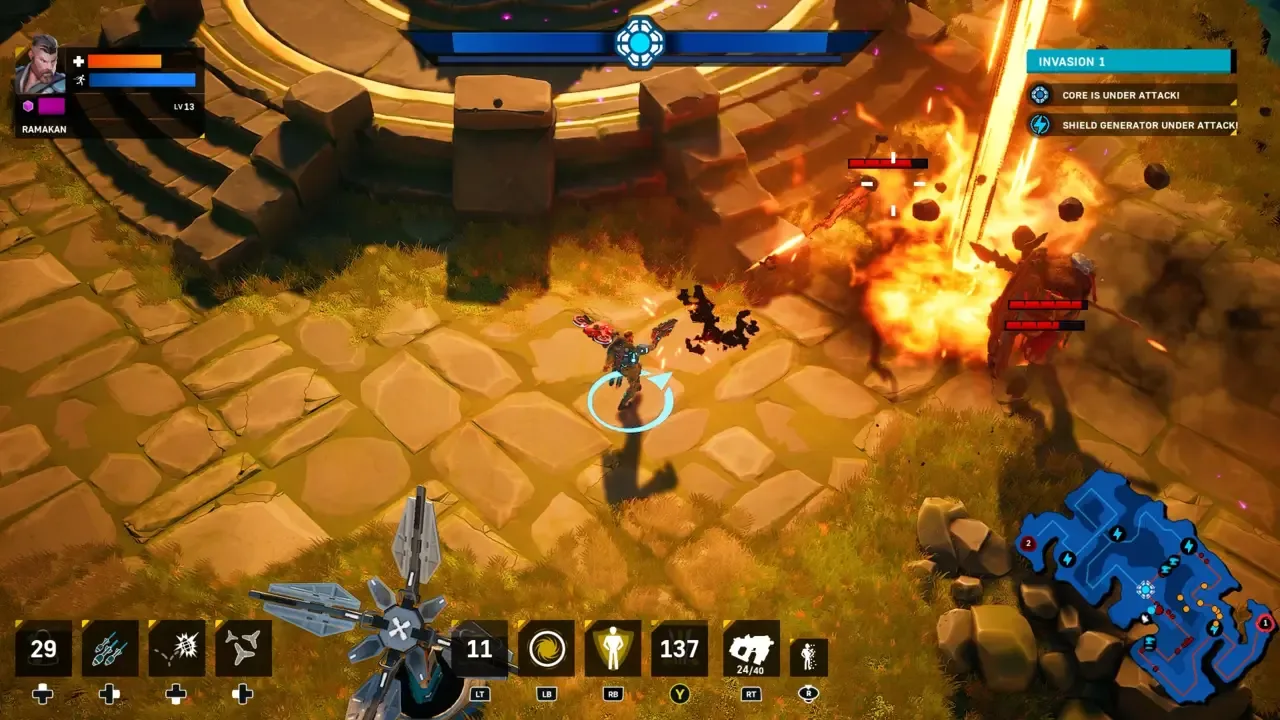Click the red spawn marker 1 on minimap
The height and width of the screenshot is (720, 1280).
pos(1265,623)
